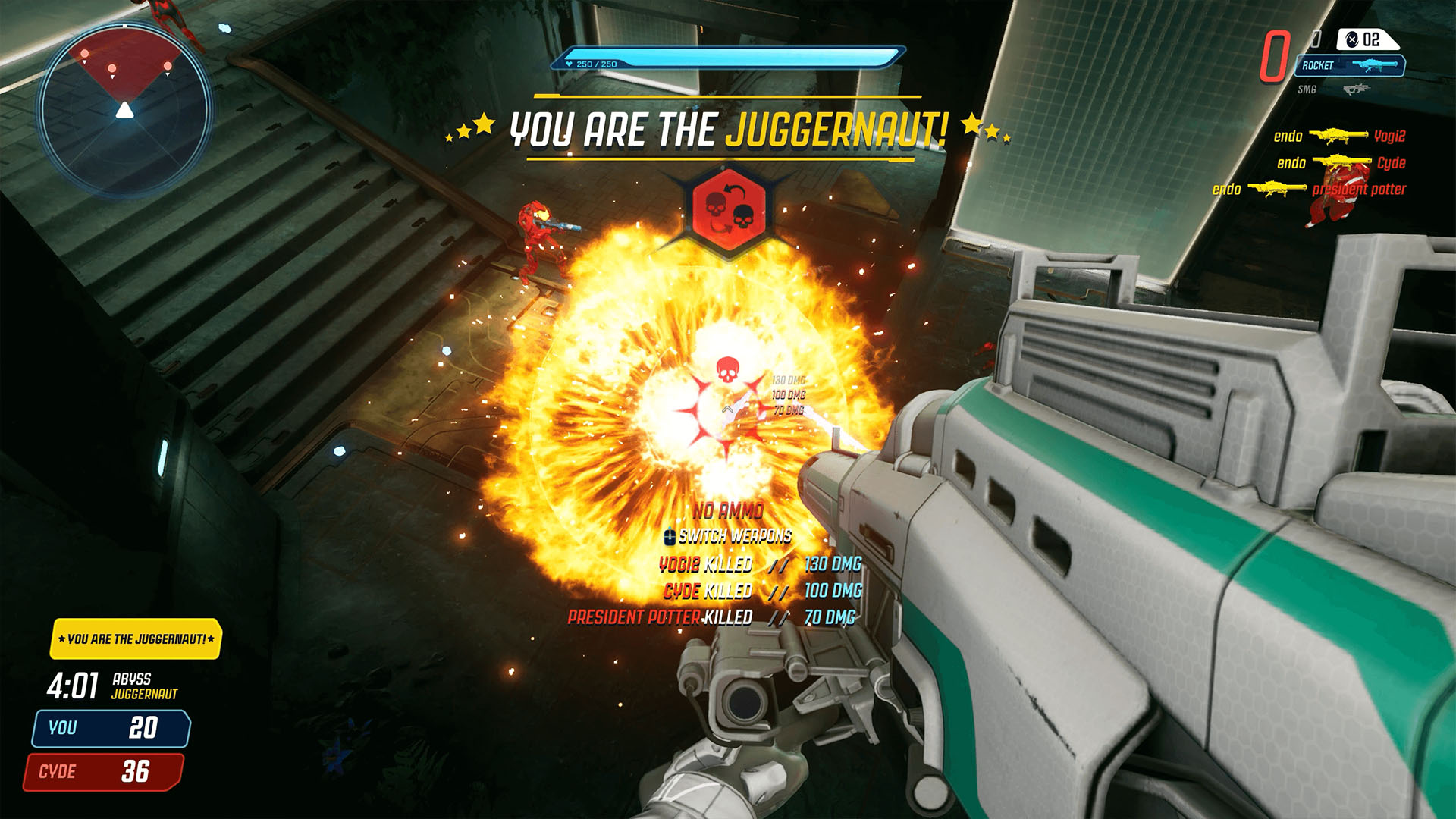Select the Rocket weapon slot
Viewport: 1456px width, 819px height.
click(1350, 66)
